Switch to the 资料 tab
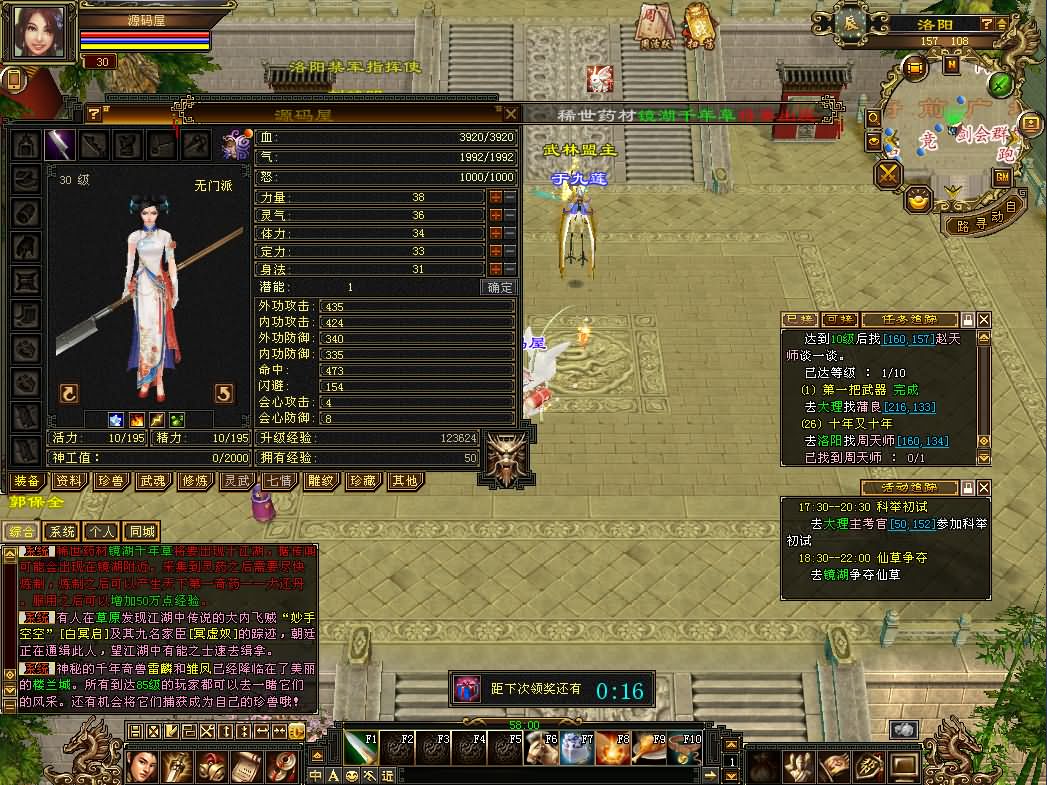The width and height of the screenshot is (1047, 785). pos(69,481)
